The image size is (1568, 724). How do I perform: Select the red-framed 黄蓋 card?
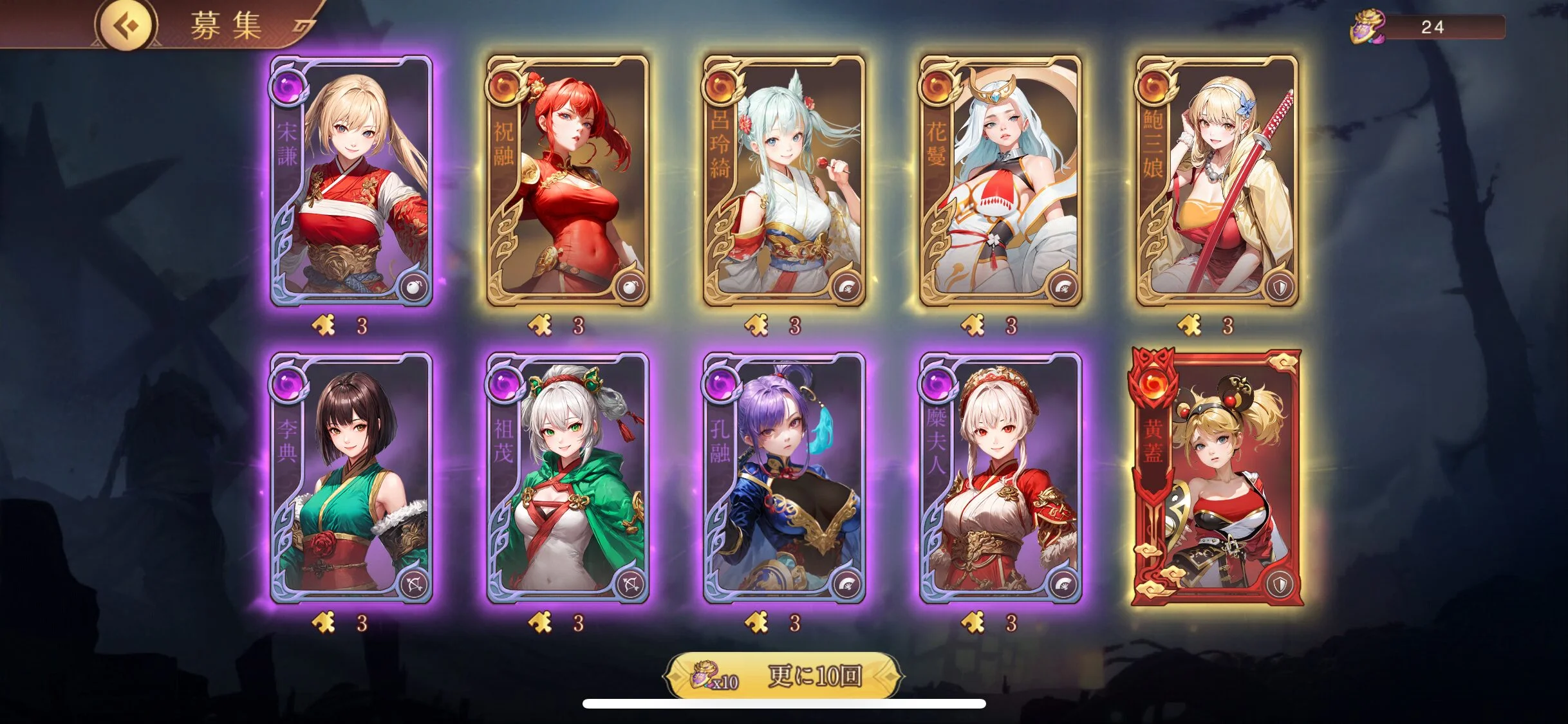pos(1217,478)
